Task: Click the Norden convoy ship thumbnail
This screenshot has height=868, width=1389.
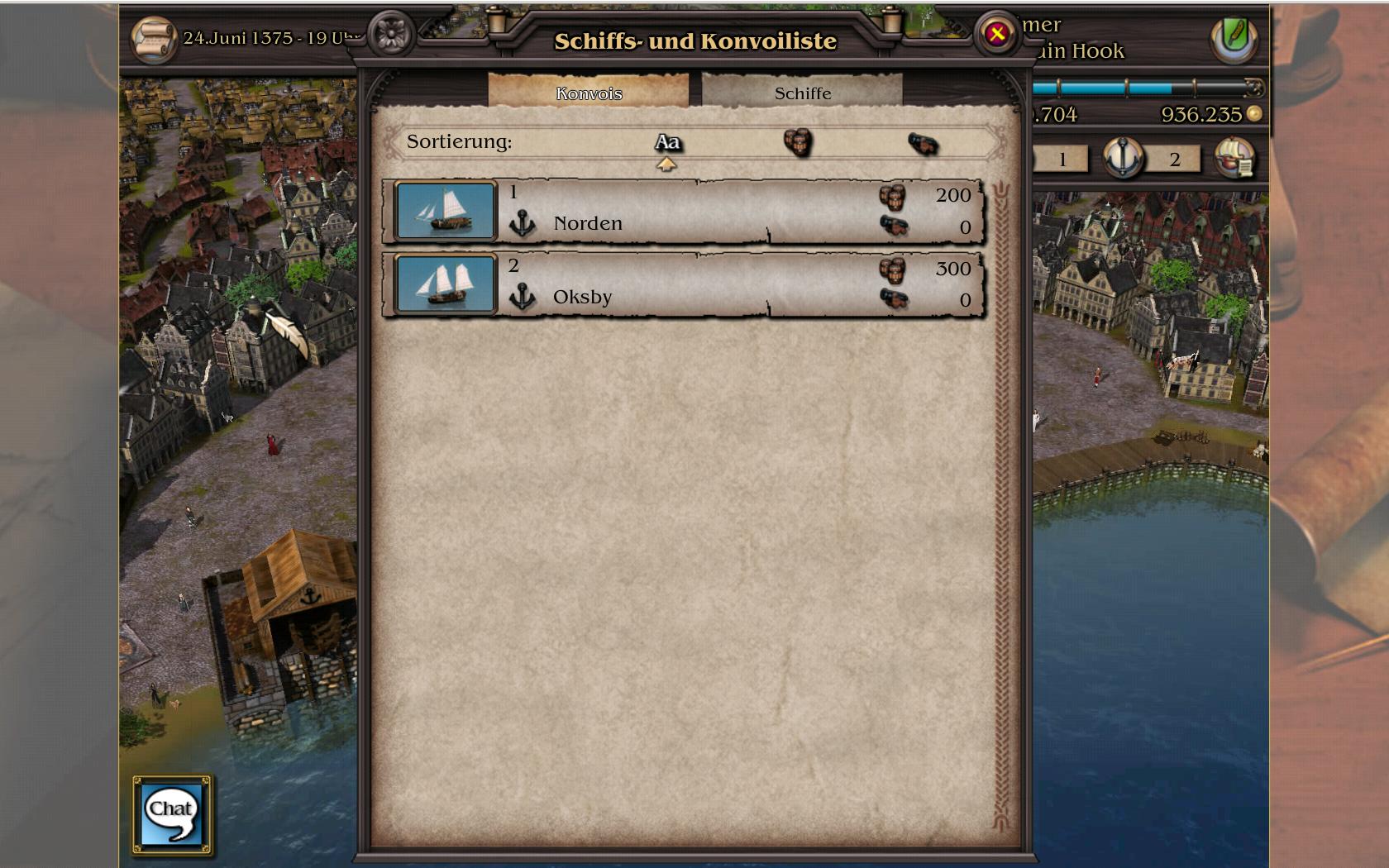Action: (446, 212)
